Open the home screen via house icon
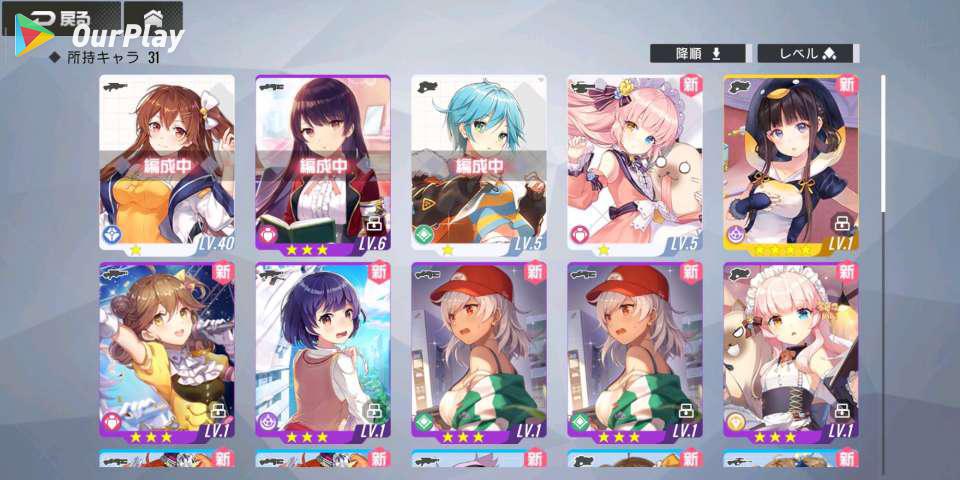This screenshot has width=960, height=480. [153, 17]
